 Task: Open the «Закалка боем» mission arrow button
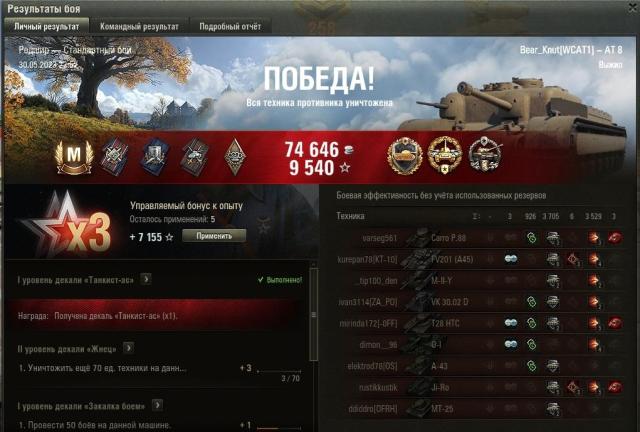click(x=155, y=406)
